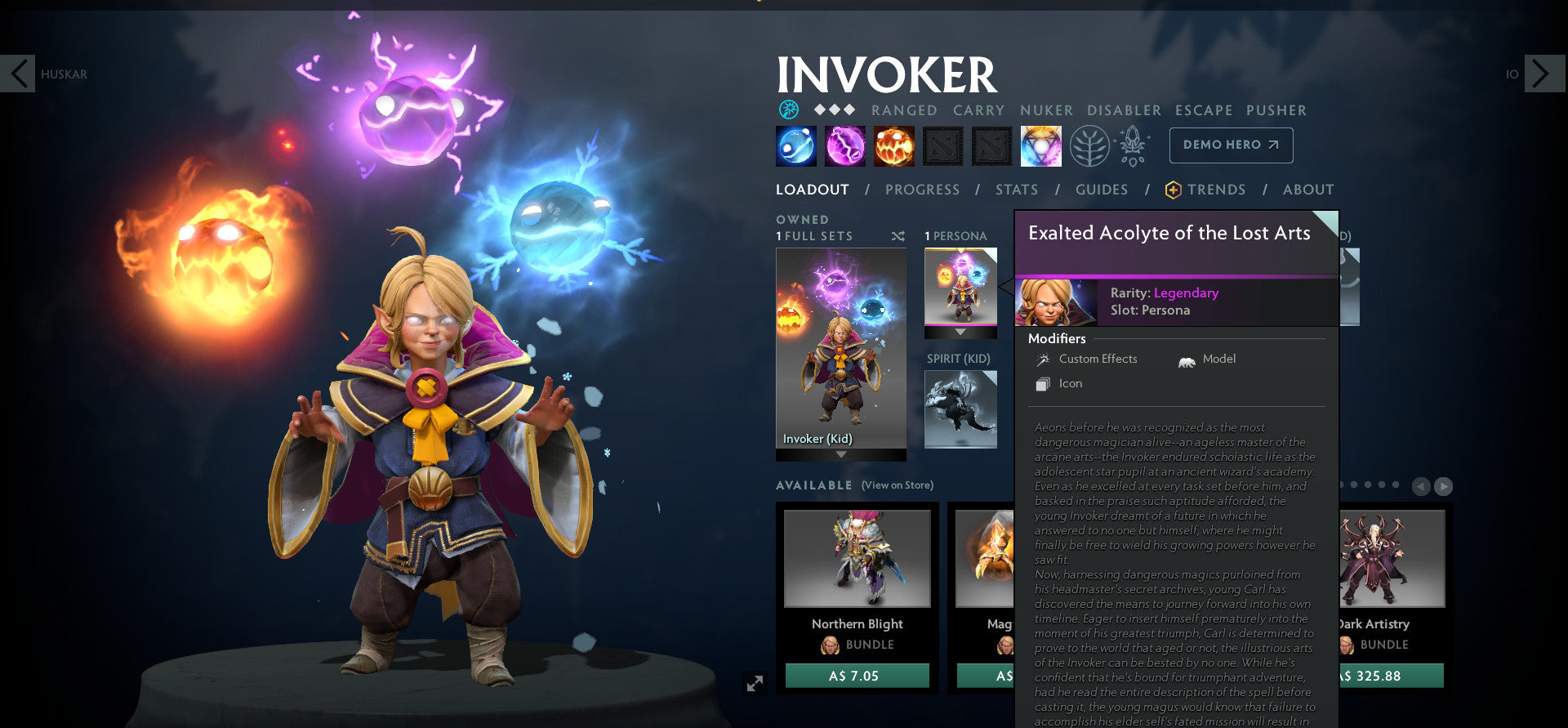Open Invoke, the purple triangle ability icon

point(1040,145)
